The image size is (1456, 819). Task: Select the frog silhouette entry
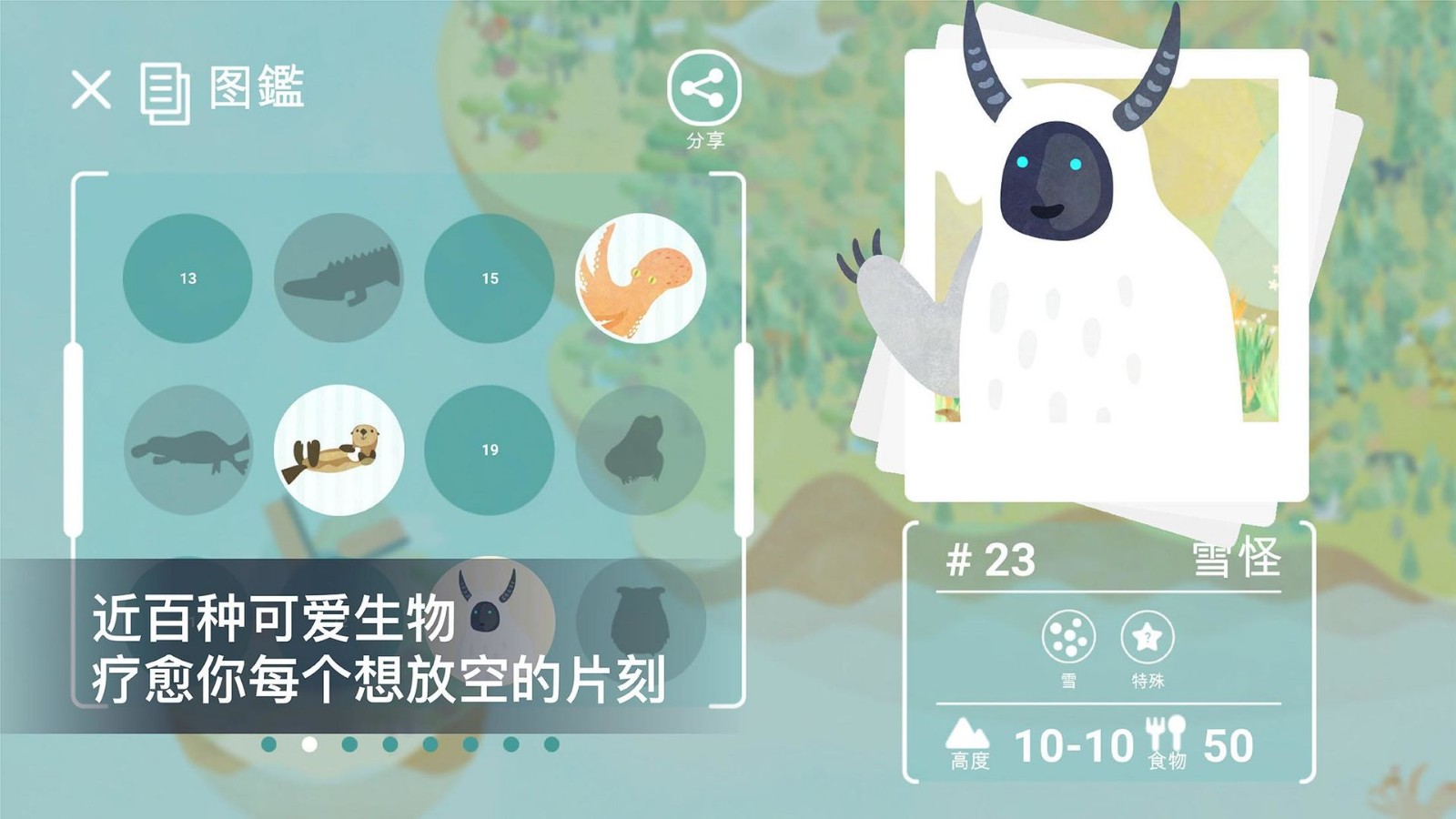tap(641, 449)
